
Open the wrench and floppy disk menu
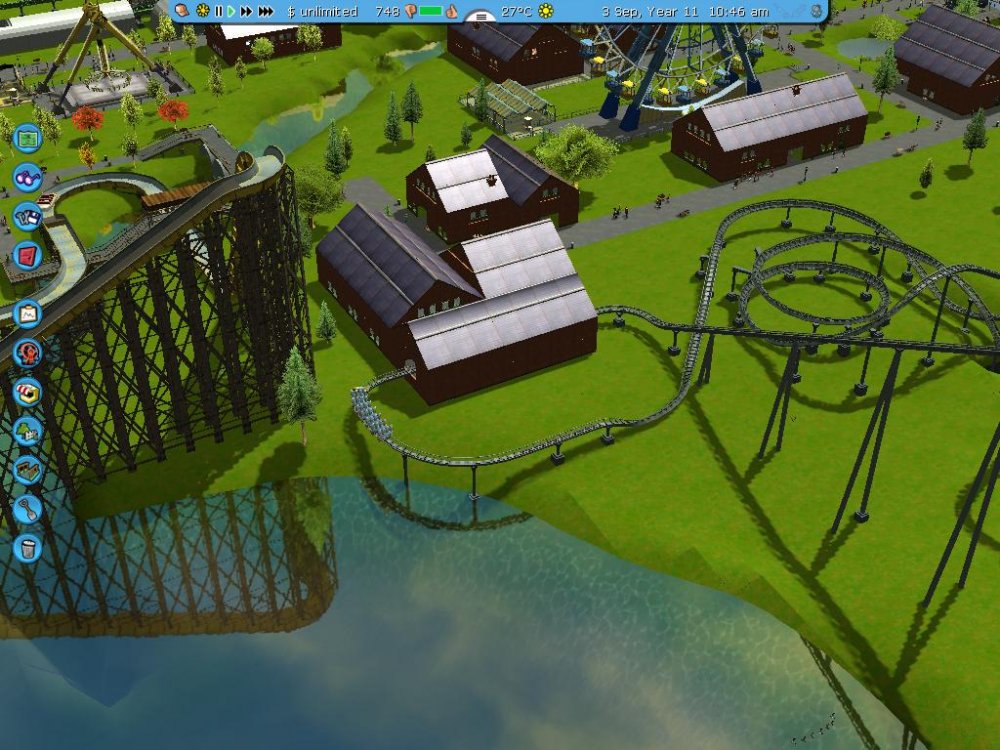click(27, 216)
